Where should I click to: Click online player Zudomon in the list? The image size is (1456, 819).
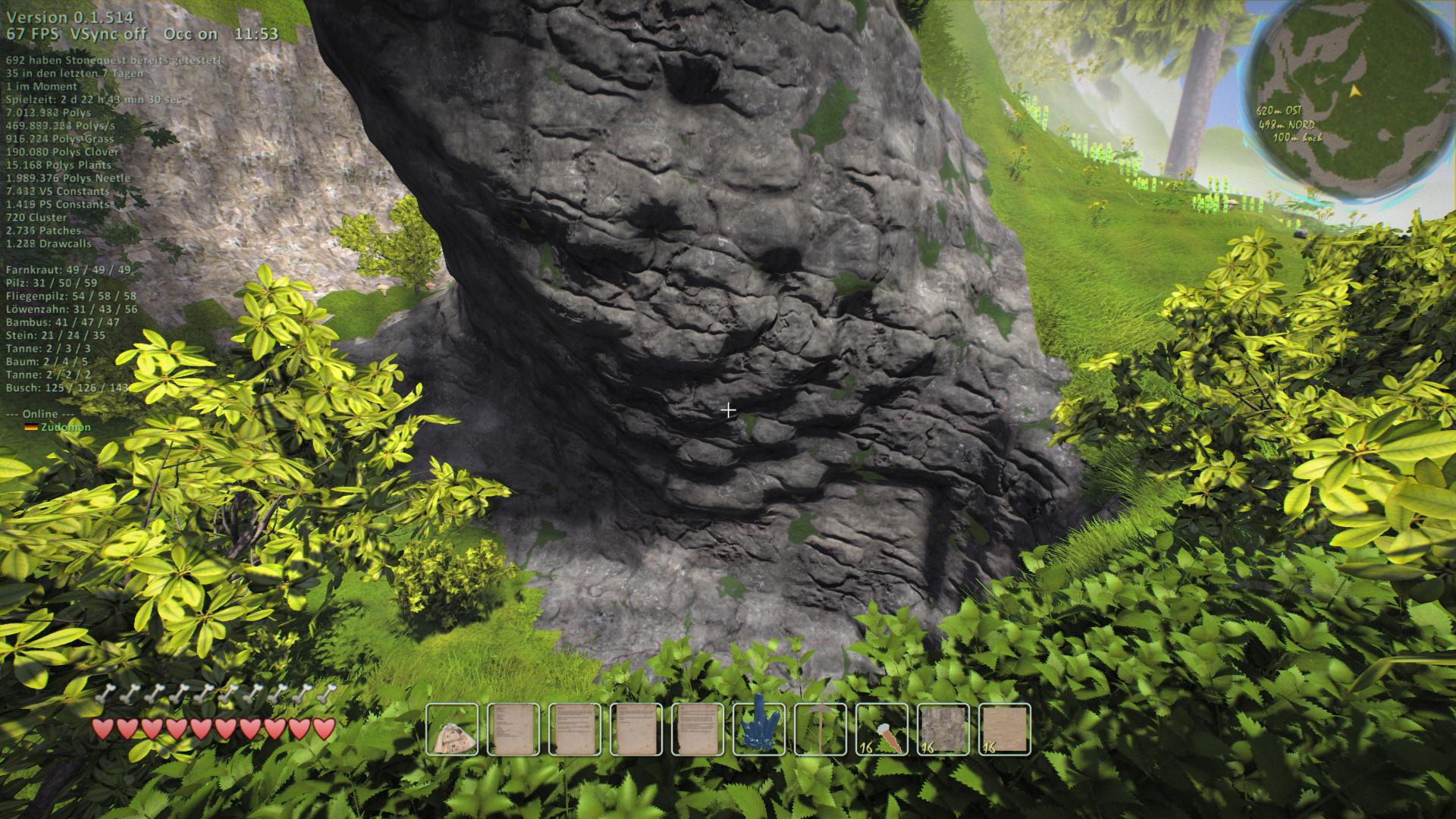coord(65,427)
